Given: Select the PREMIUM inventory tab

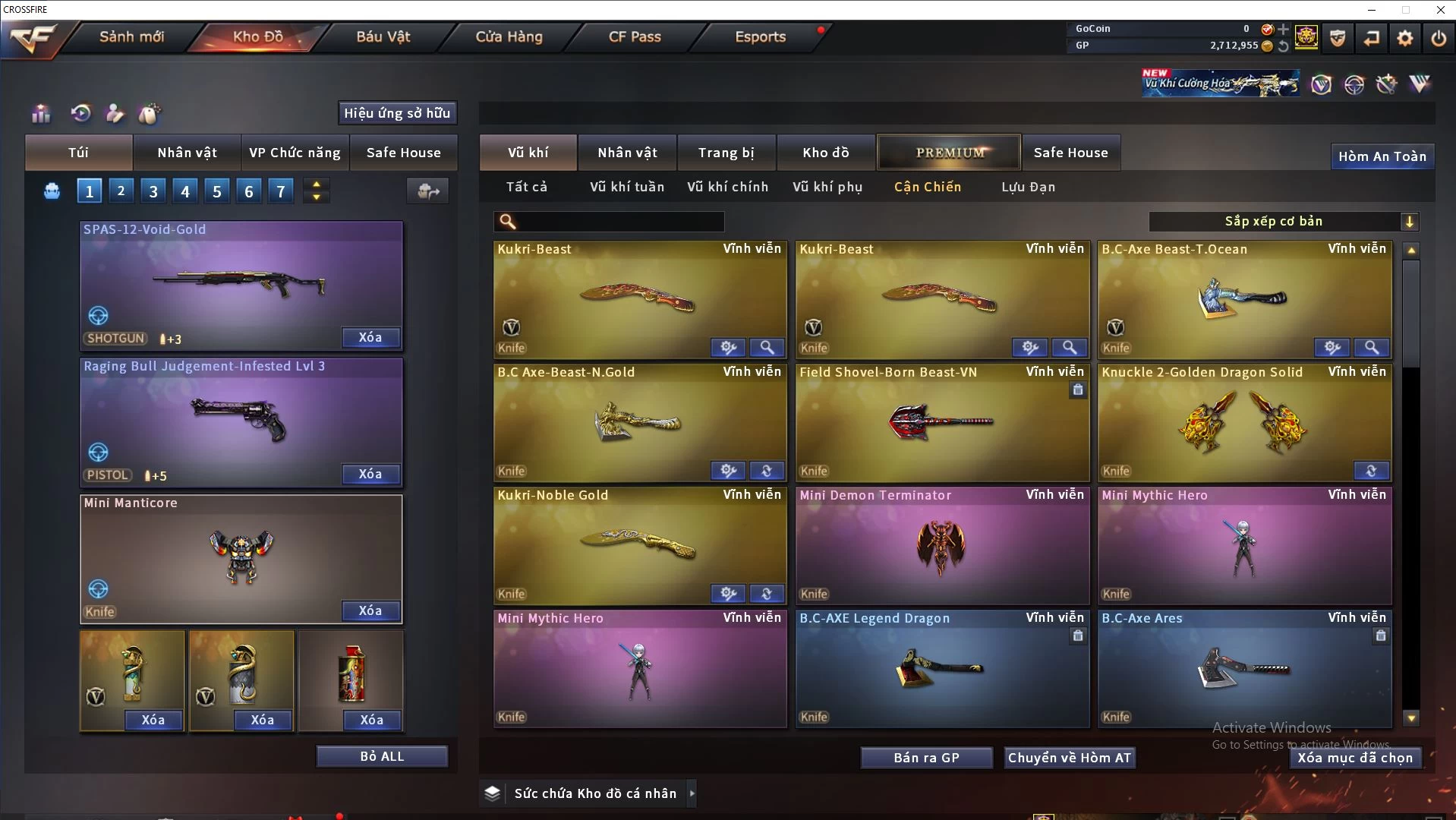Looking at the screenshot, I should [949, 153].
